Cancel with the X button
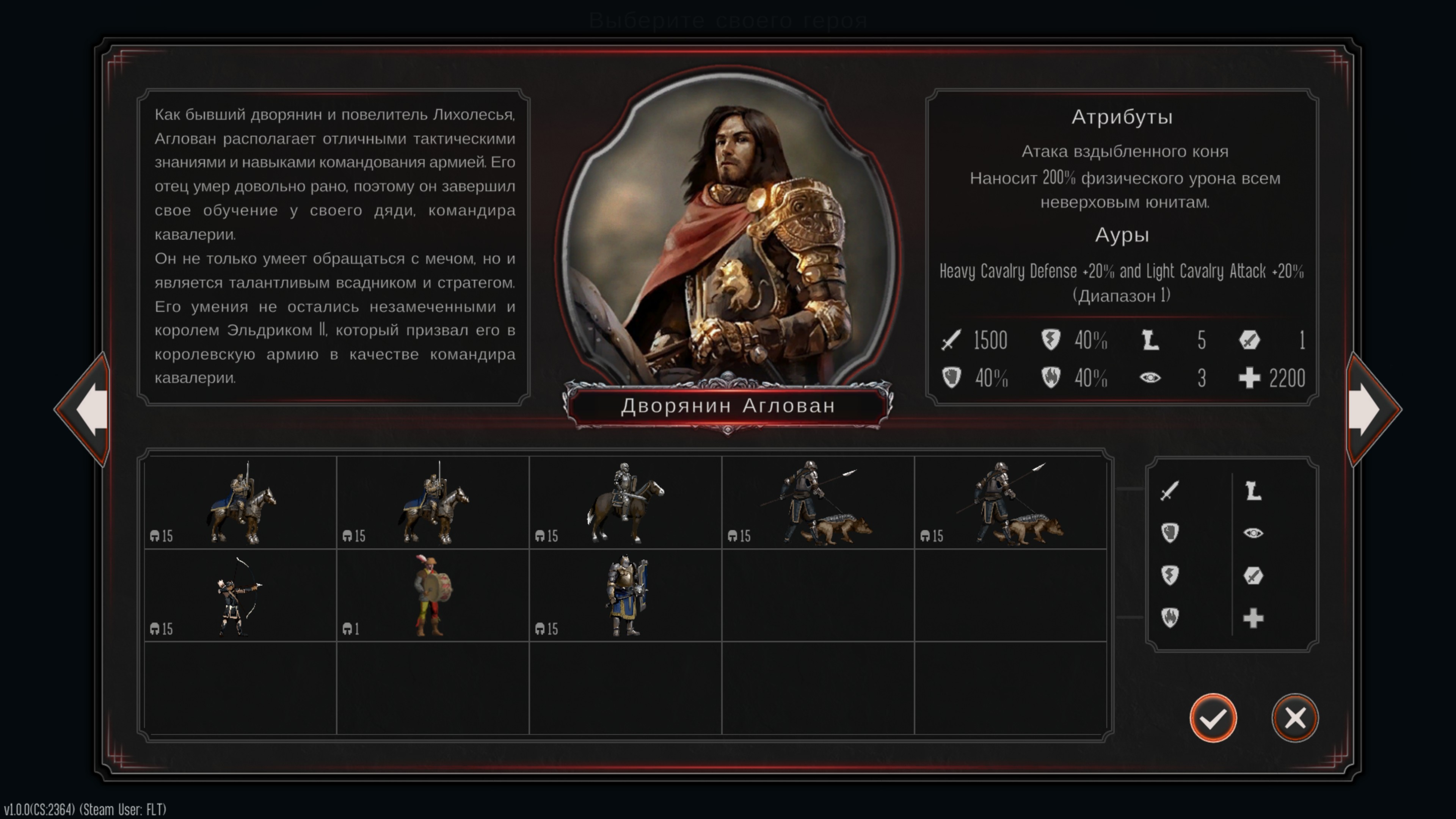Image resolution: width=1456 pixels, height=819 pixels. (1294, 718)
